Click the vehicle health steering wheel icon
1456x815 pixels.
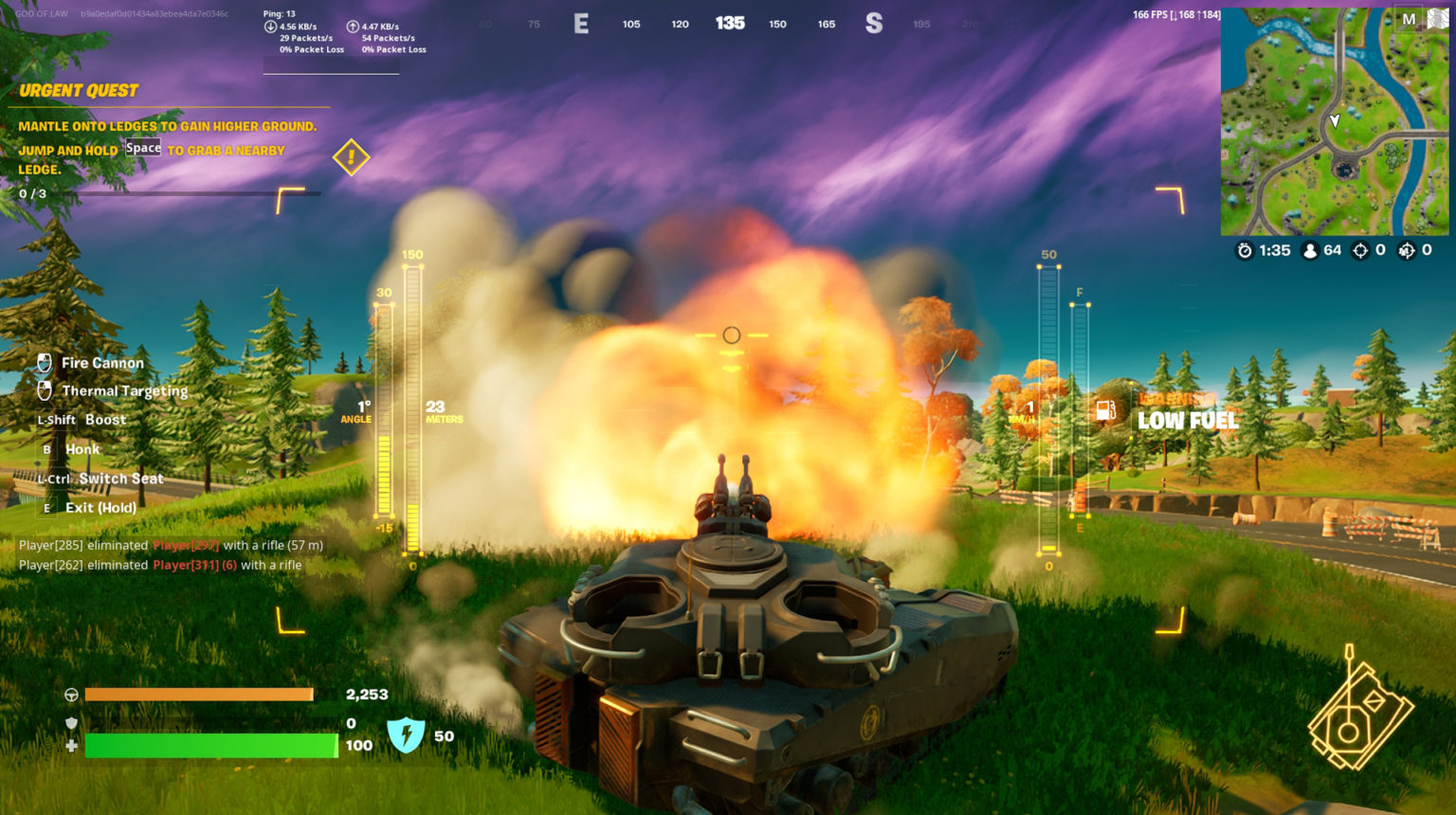pos(69,695)
